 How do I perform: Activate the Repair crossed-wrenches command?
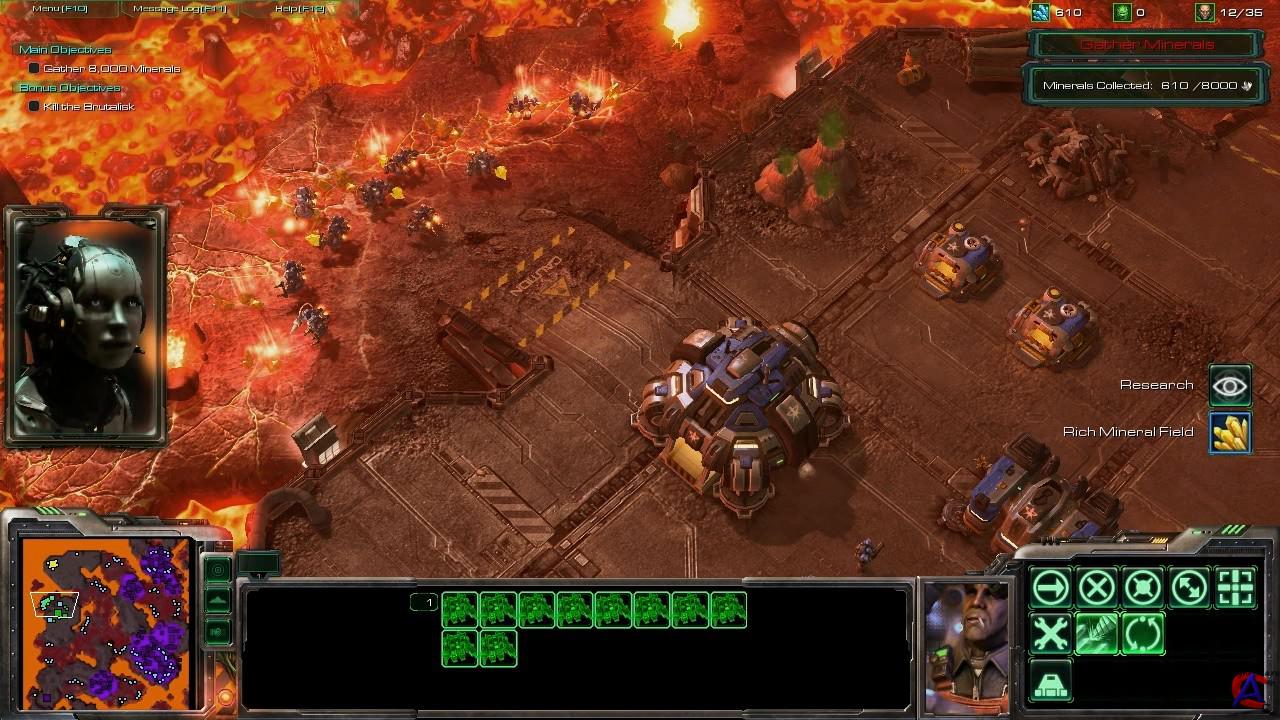(1051, 635)
